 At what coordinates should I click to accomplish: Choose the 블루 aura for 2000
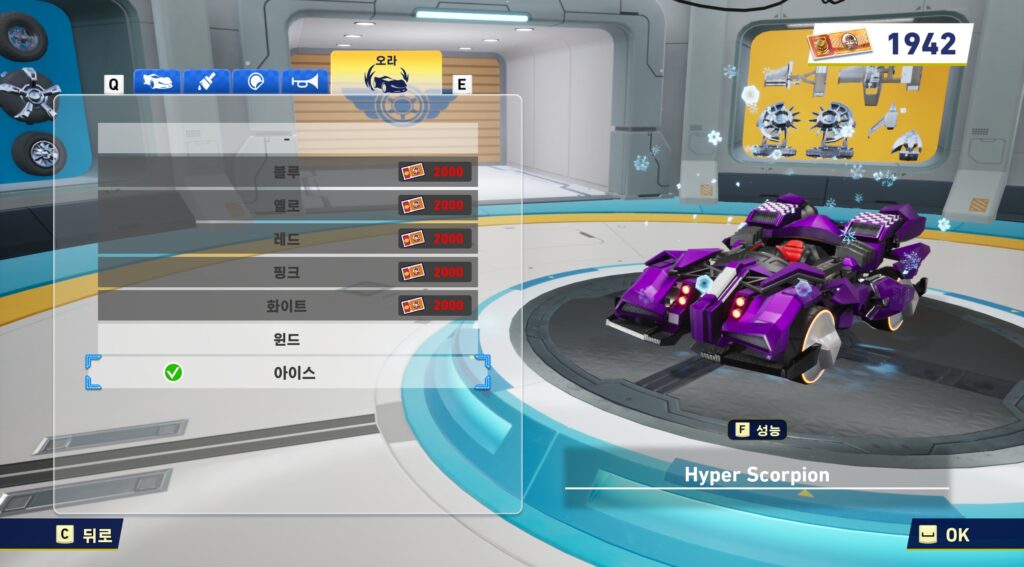click(x=287, y=172)
